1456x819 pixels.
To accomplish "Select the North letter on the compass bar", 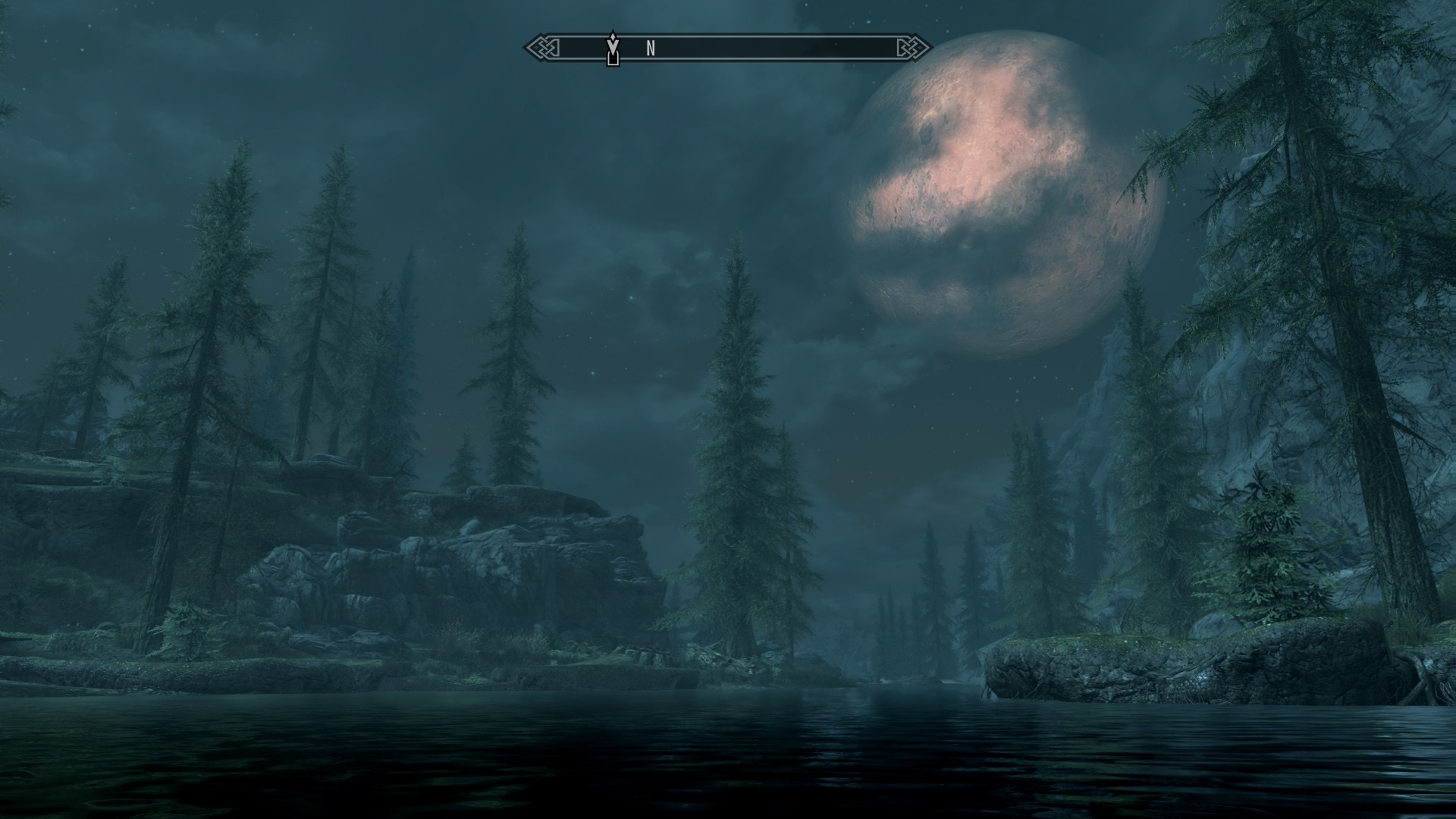I will [651, 49].
